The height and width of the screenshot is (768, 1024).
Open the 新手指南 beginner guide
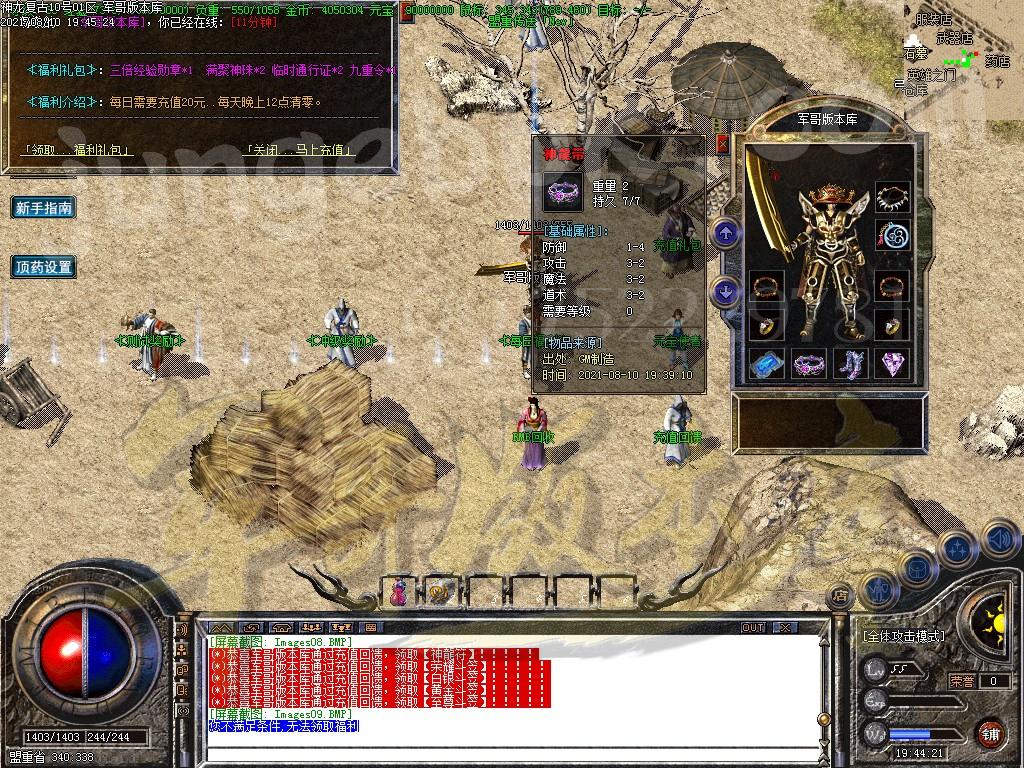(44, 208)
